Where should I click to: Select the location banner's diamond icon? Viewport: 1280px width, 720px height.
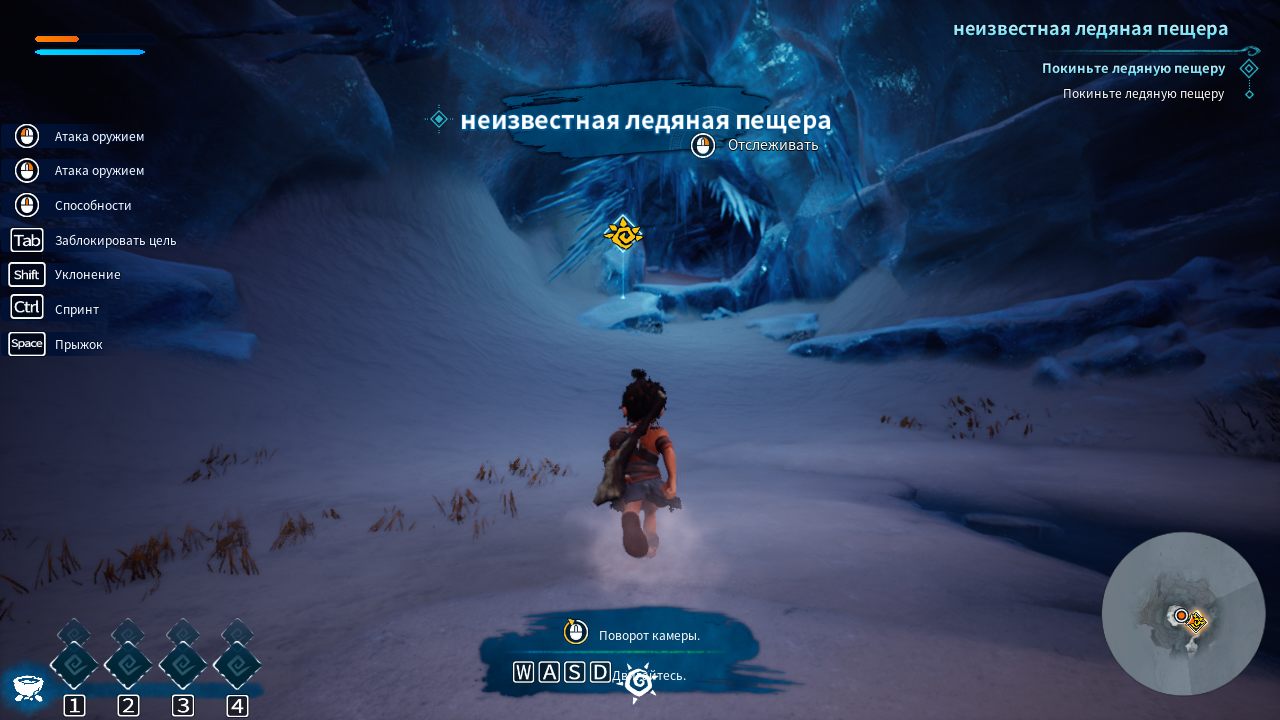pos(438,120)
